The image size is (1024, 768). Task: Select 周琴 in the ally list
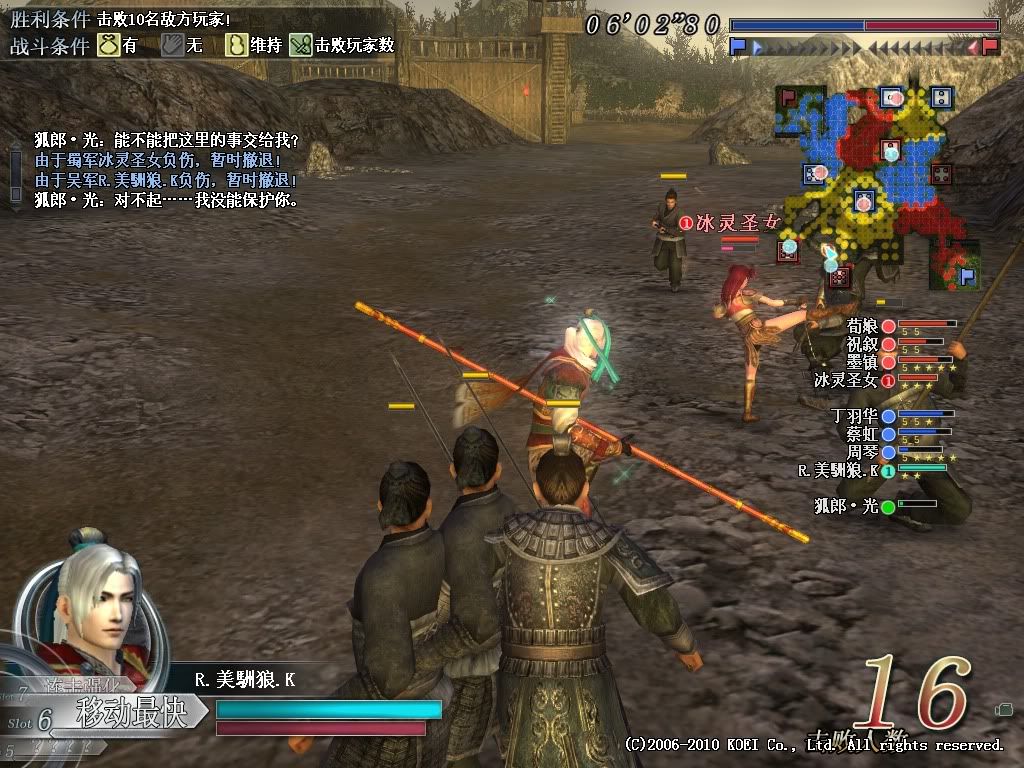(x=862, y=452)
